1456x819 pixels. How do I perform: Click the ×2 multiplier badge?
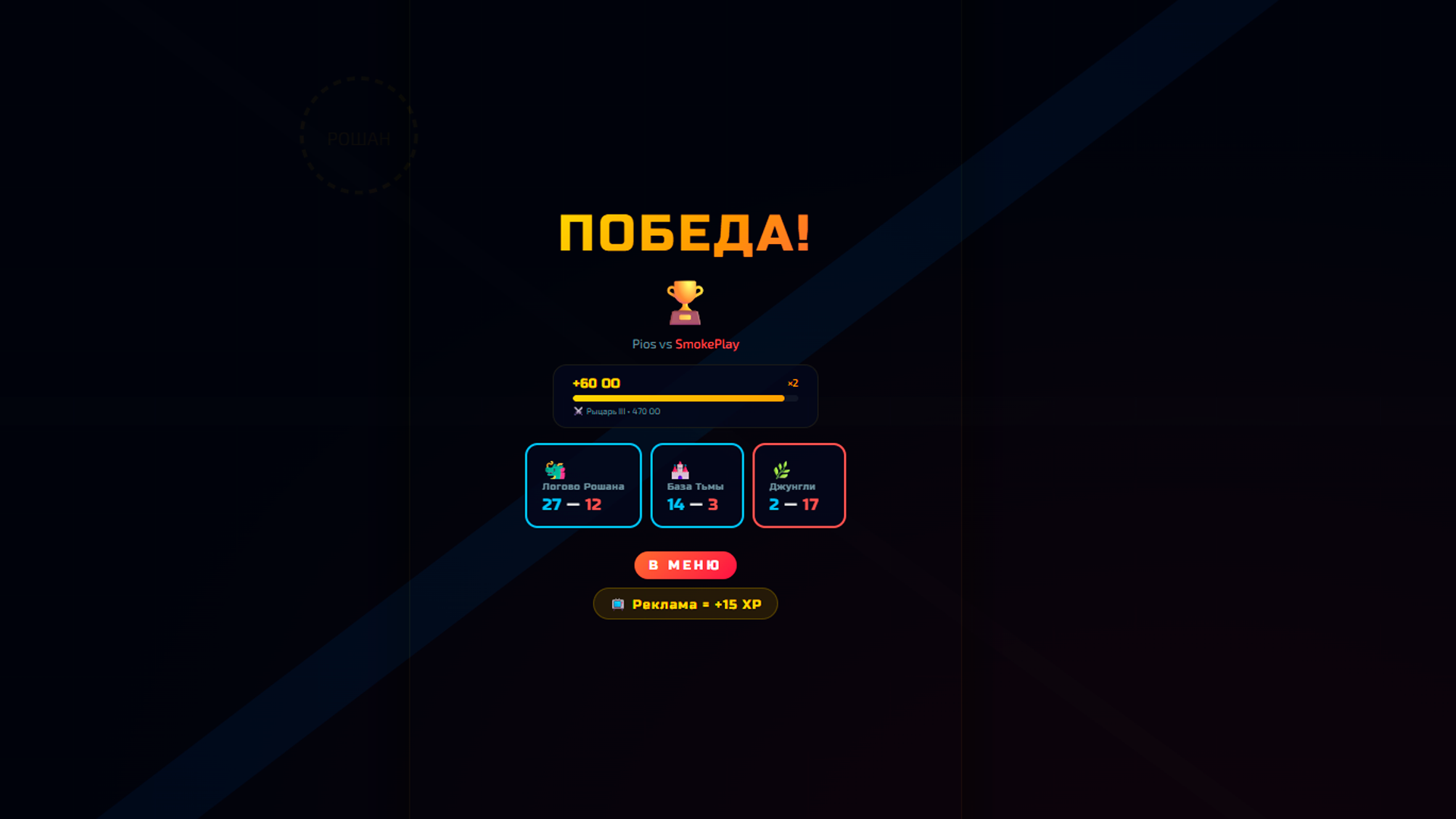[793, 383]
